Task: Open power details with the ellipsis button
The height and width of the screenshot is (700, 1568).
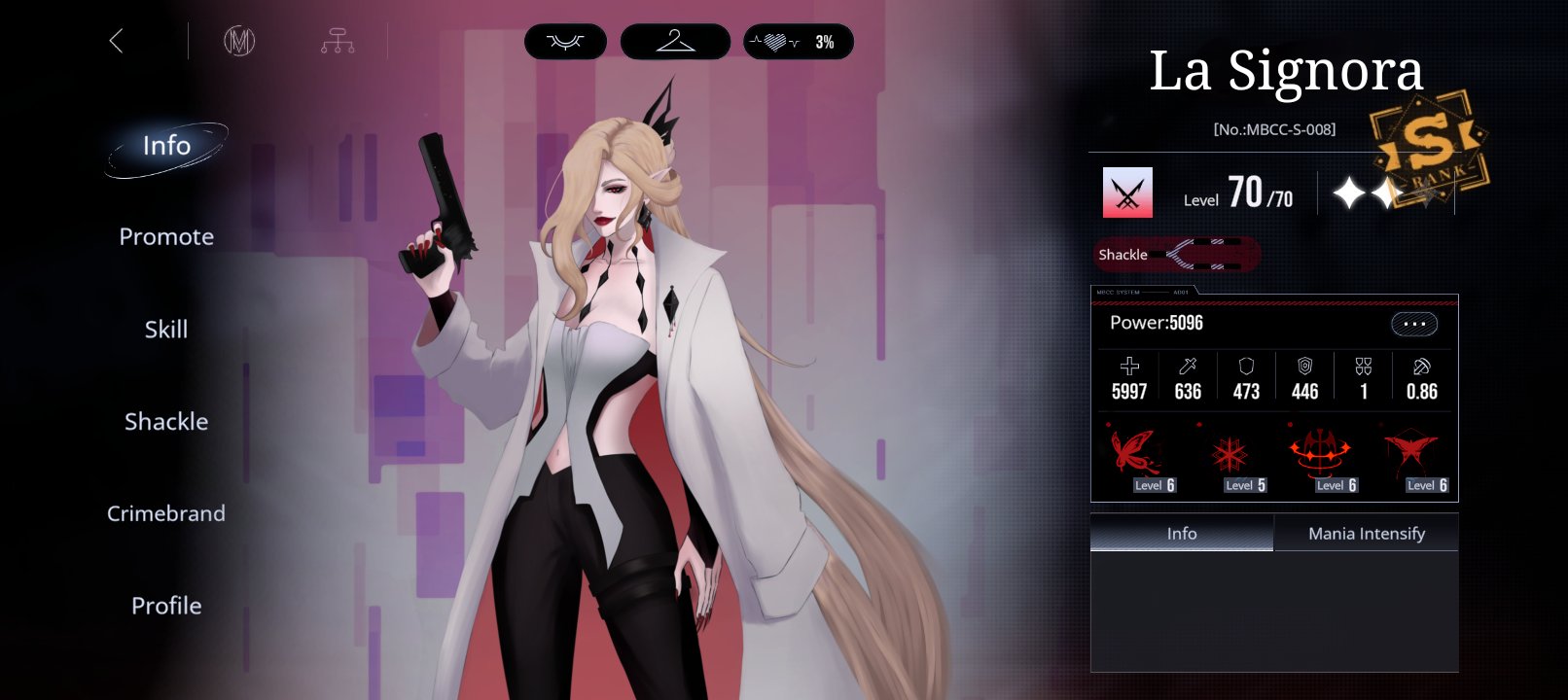Action: tap(1414, 324)
